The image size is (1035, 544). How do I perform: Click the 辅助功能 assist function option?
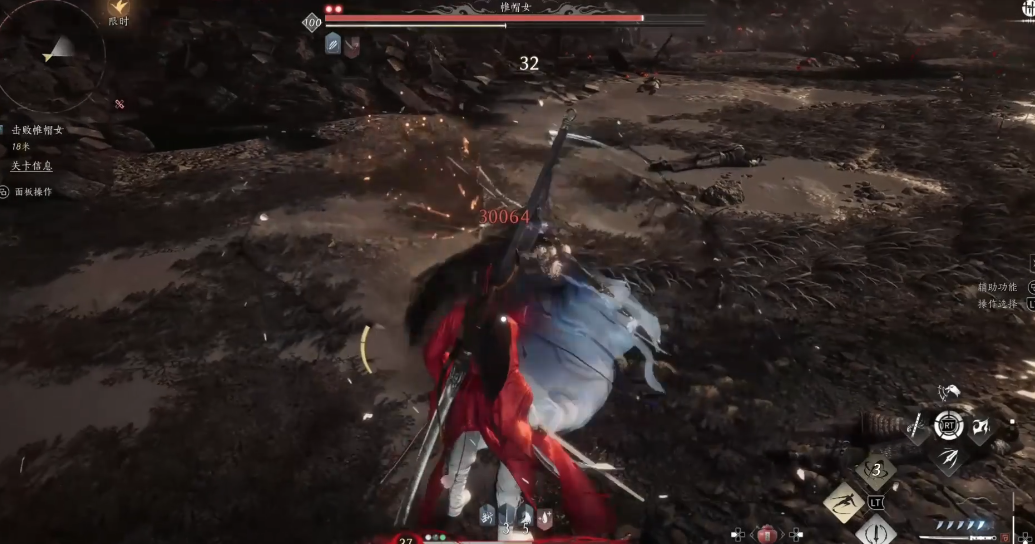[x=998, y=287]
